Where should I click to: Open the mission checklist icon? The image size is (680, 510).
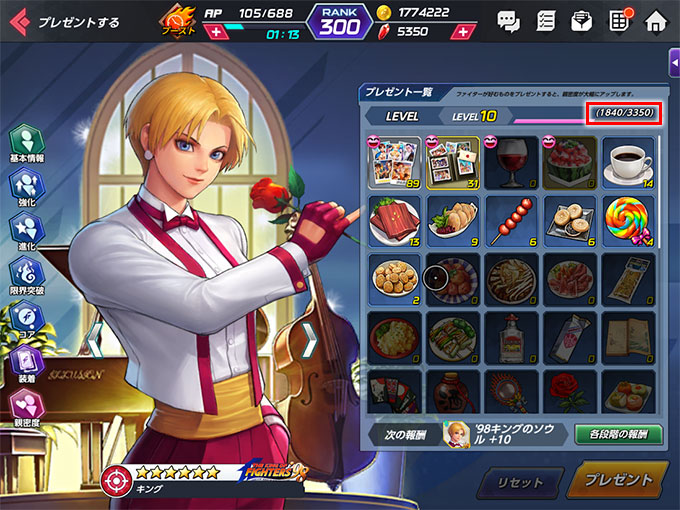tap(545, 20)
